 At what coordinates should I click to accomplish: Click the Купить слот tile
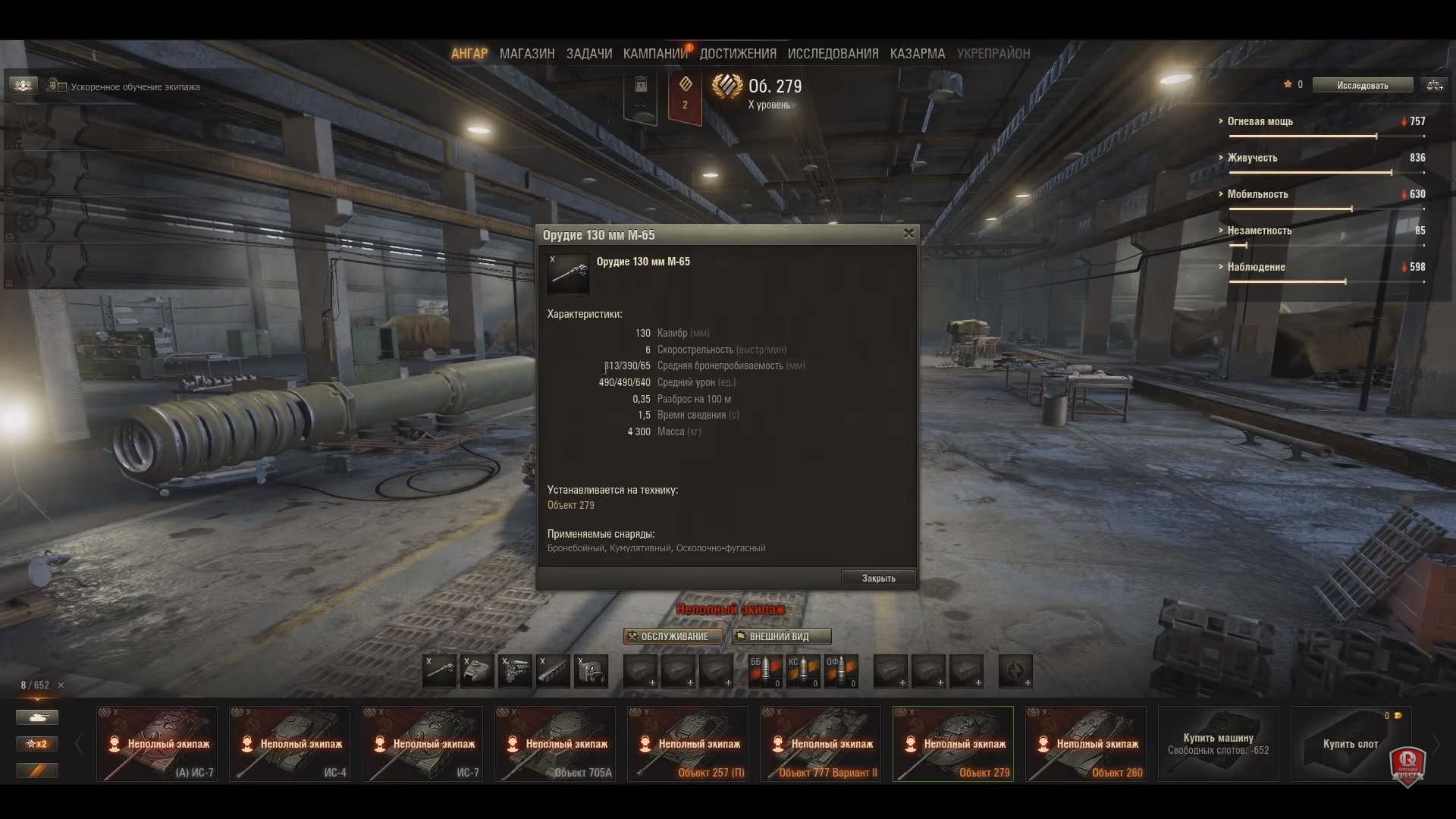(x=1351, y=744)
